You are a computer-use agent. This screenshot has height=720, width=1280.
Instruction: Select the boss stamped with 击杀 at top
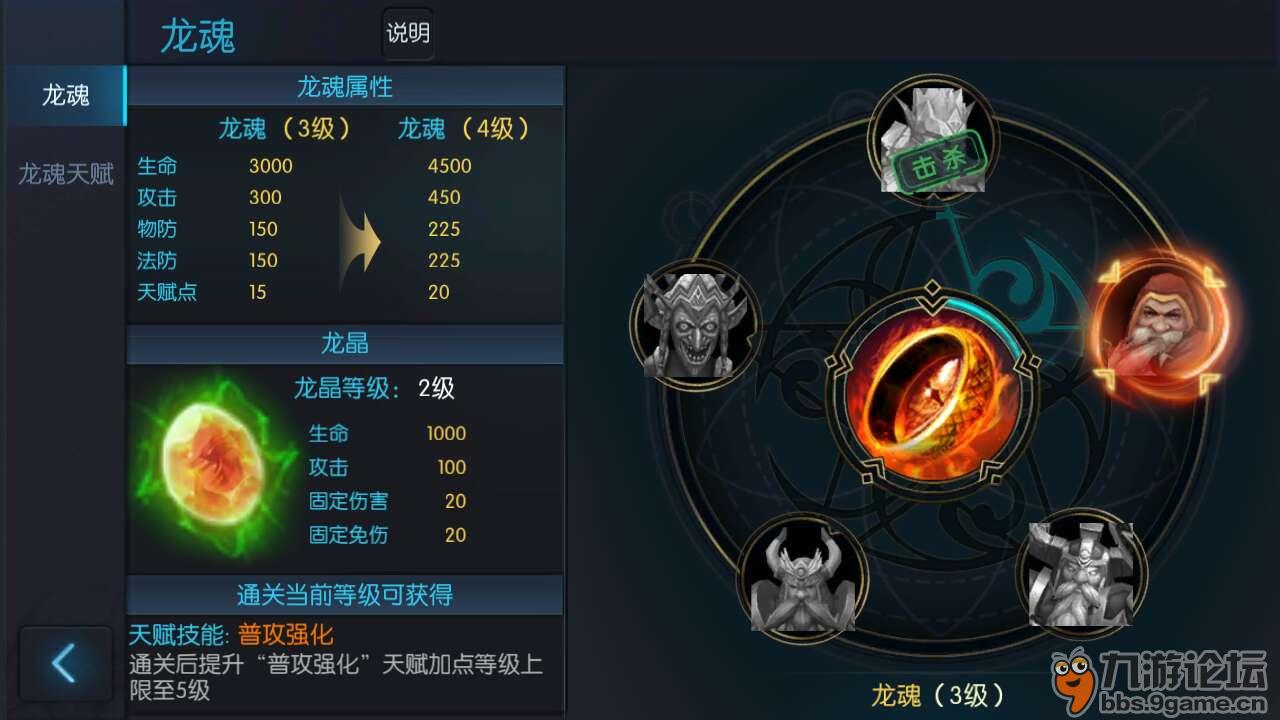click(x=935, y=140)
